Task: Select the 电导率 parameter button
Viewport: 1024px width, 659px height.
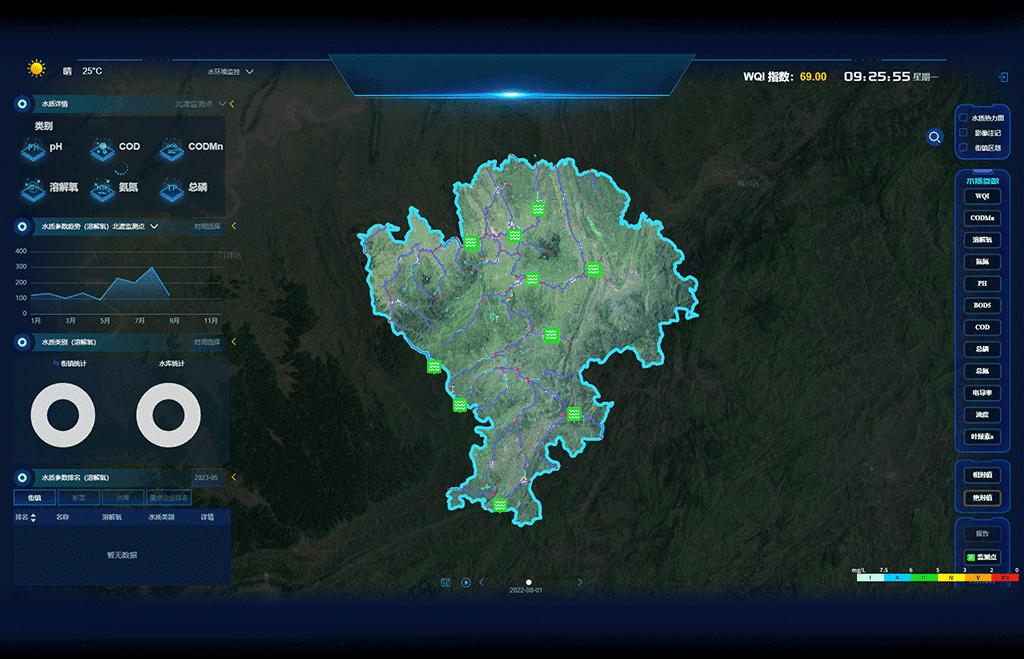Action: pos(982,393)
